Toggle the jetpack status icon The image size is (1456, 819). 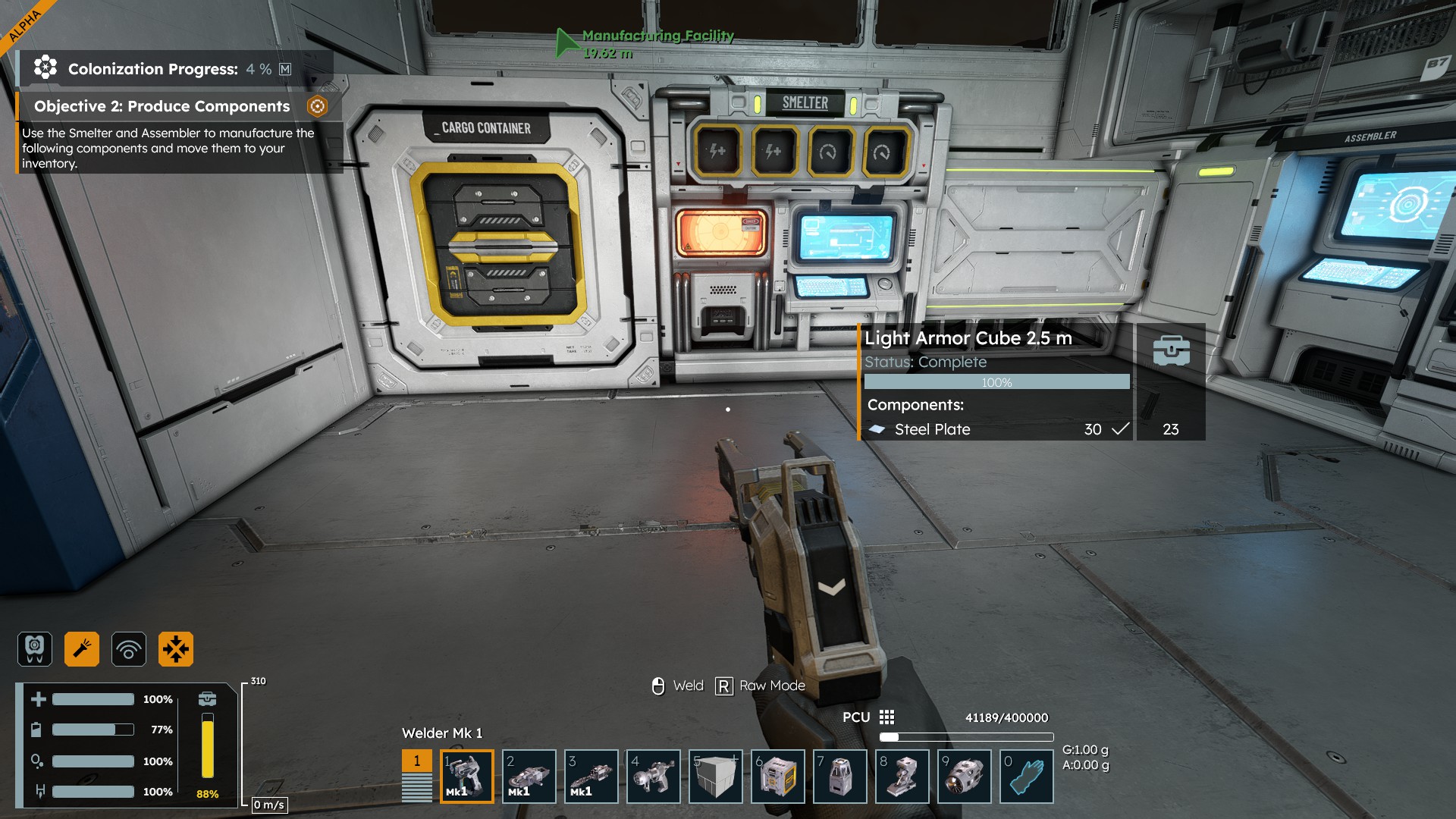click(x=35, y=649)
